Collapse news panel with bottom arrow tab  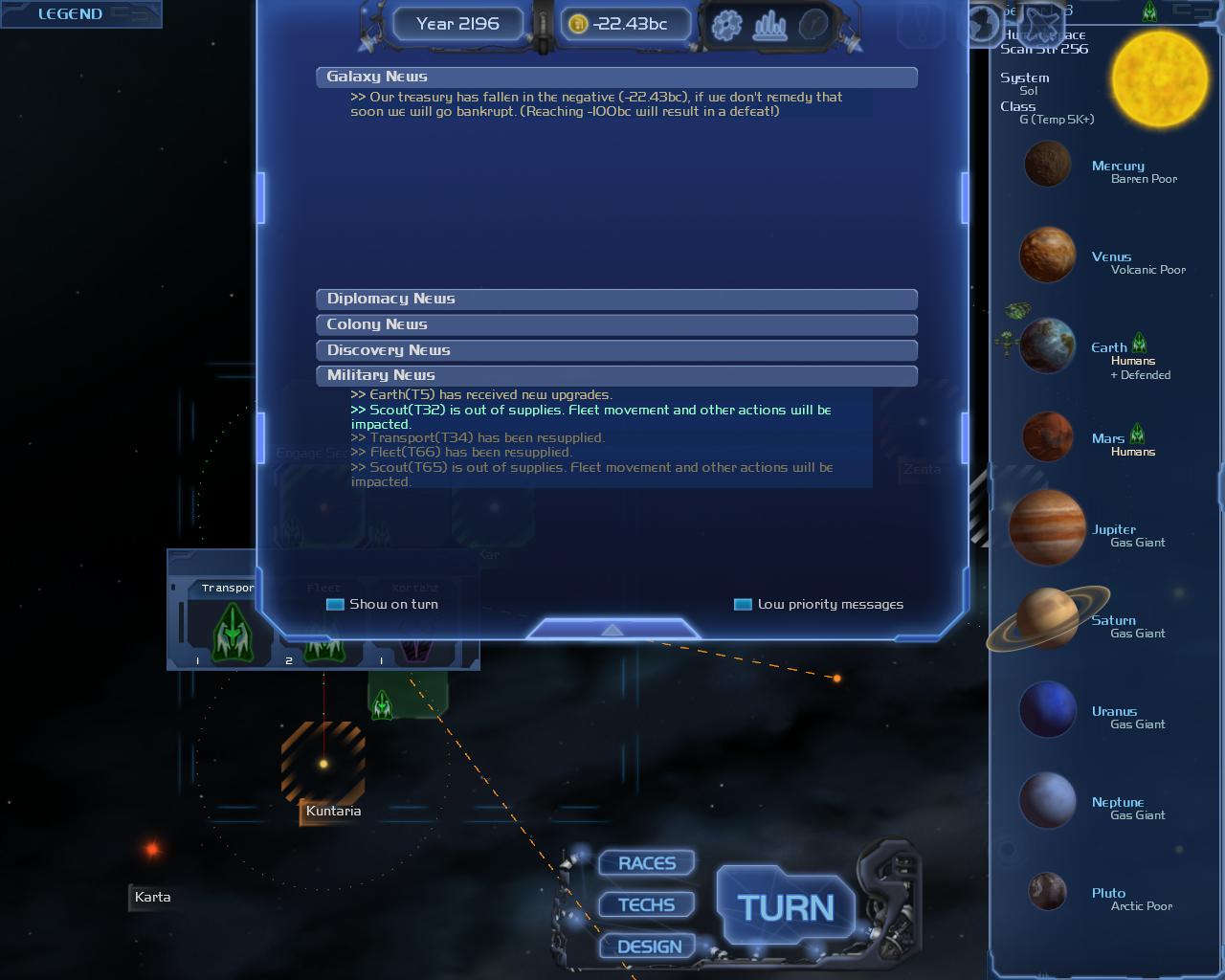(x=612, y=630)
